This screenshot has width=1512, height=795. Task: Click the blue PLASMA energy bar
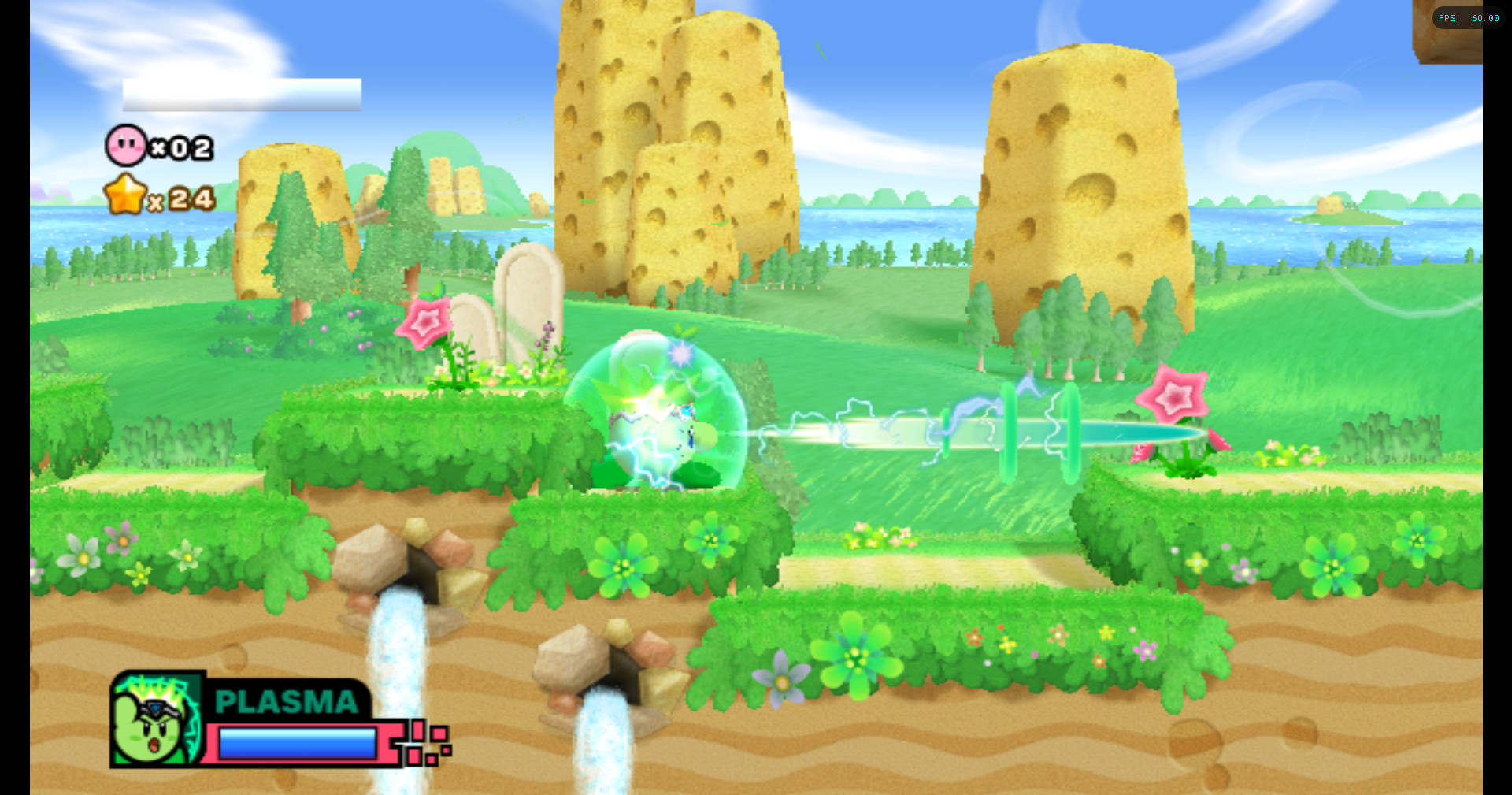tap(298, 742)
